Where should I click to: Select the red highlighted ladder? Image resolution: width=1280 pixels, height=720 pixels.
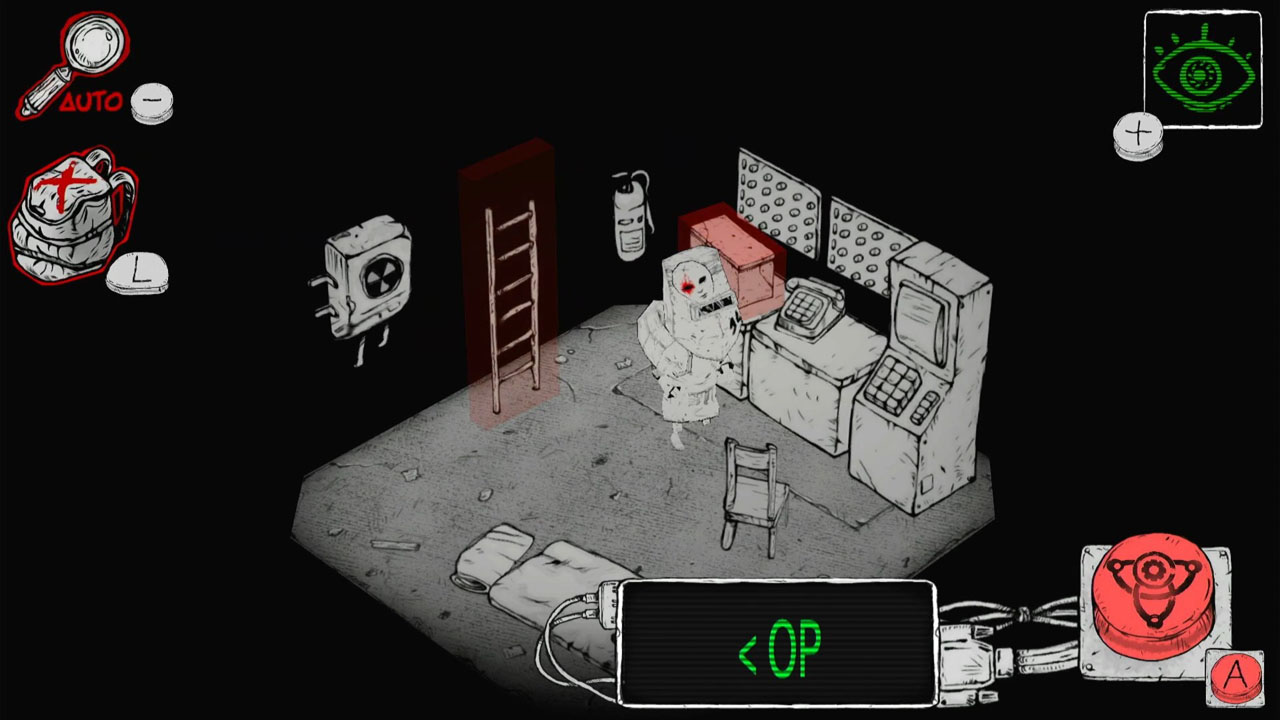point(512,300)
